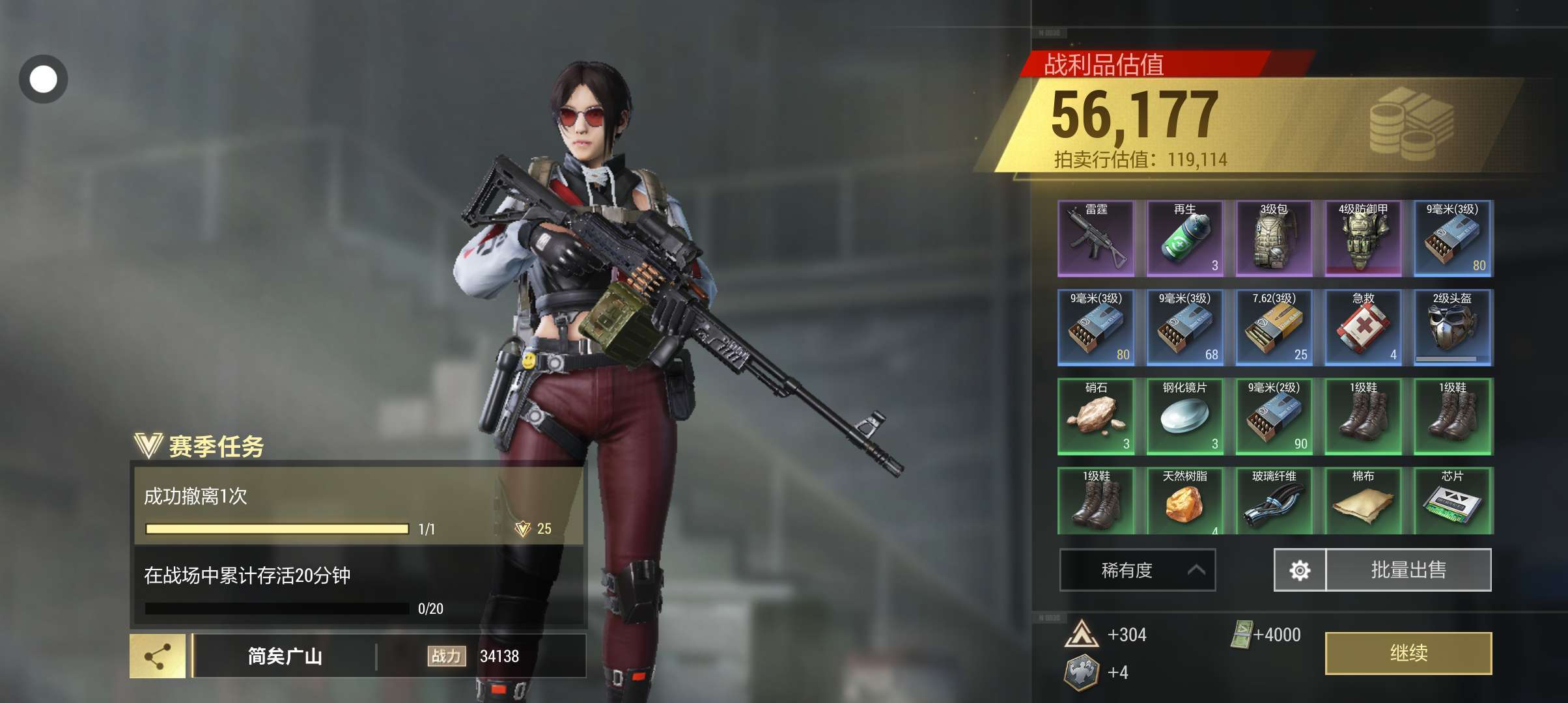
Task: Select the 棉布 cotton cloth item
Action: point(1363,501)
